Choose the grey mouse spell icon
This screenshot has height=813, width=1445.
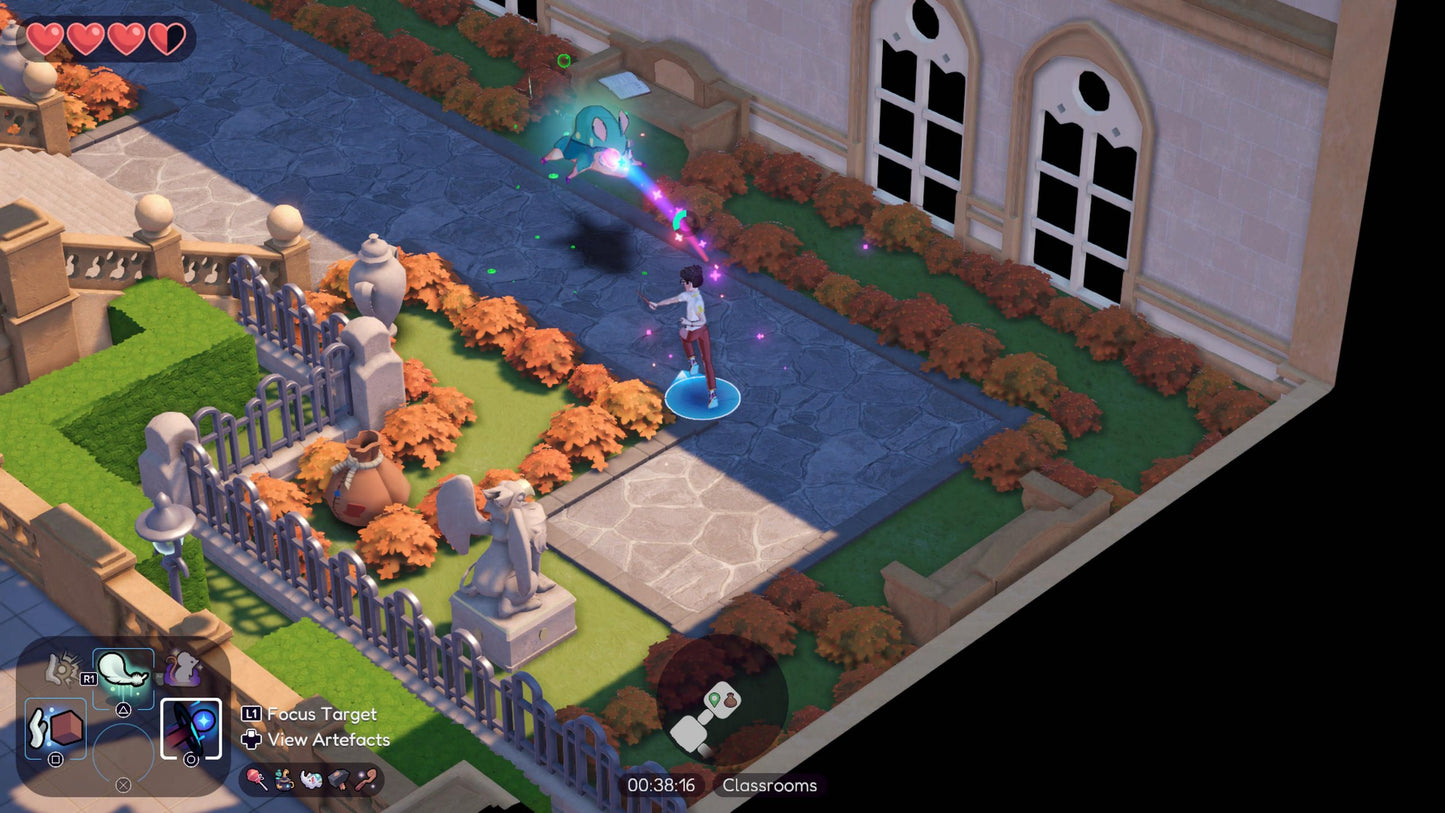(182, 668)
